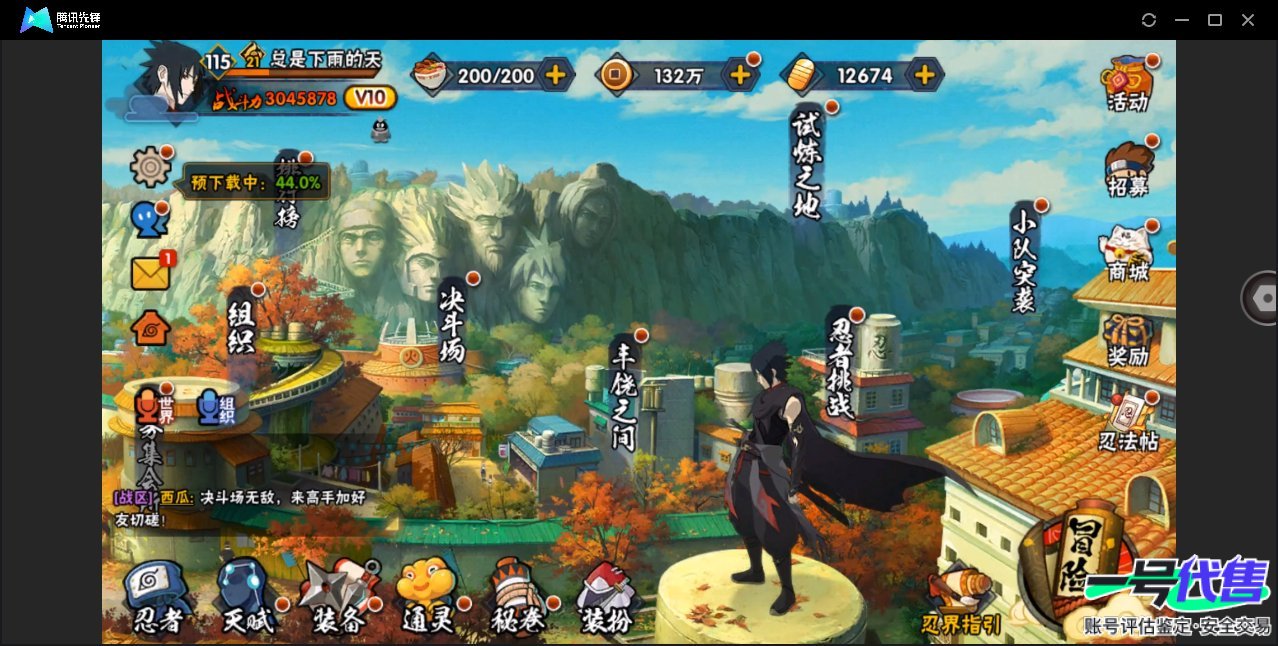The image size is (1278, 646).
Task: Maximize the emulator window
Action: pos(1215,20)
